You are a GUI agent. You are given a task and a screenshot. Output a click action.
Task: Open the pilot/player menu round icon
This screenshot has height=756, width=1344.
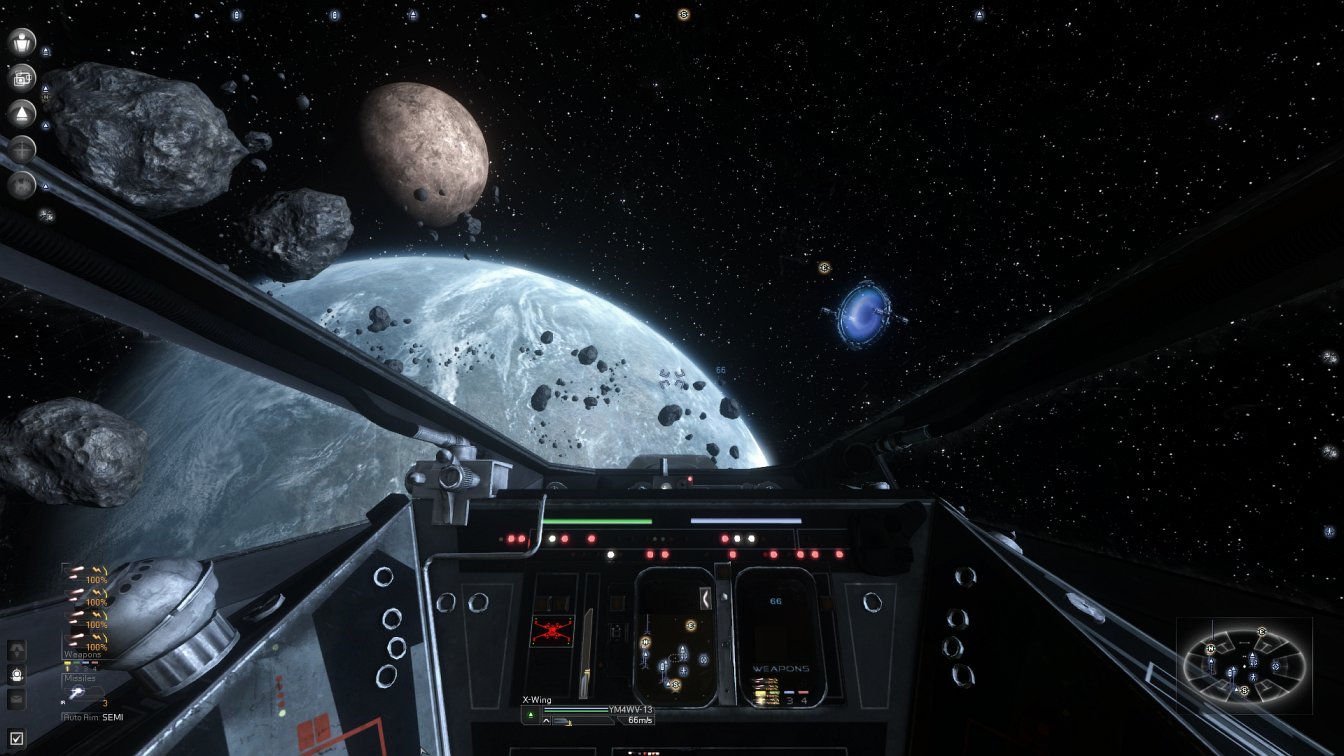click(22, 42)
